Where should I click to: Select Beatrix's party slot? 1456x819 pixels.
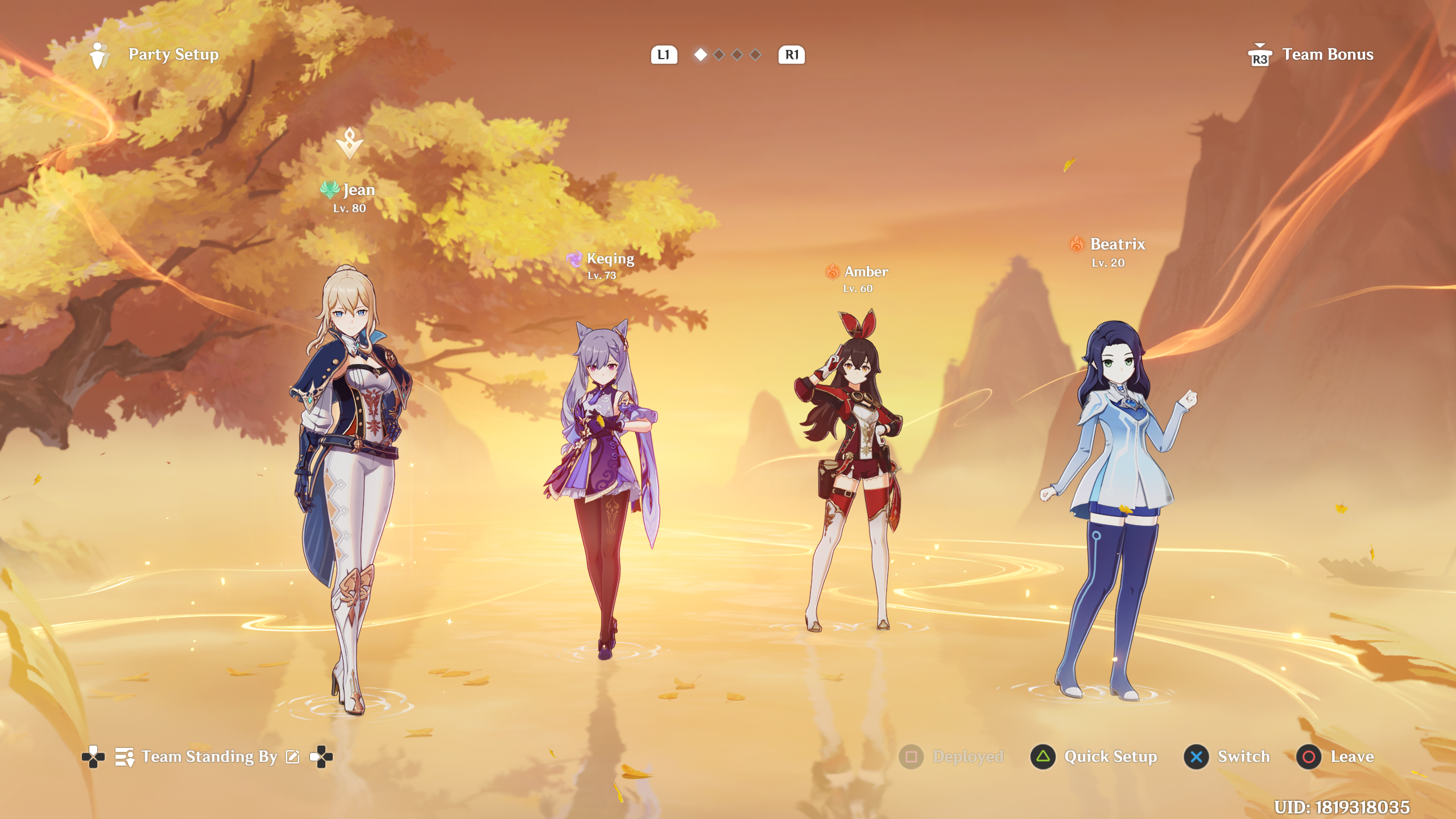click(x=1115, y=500)
